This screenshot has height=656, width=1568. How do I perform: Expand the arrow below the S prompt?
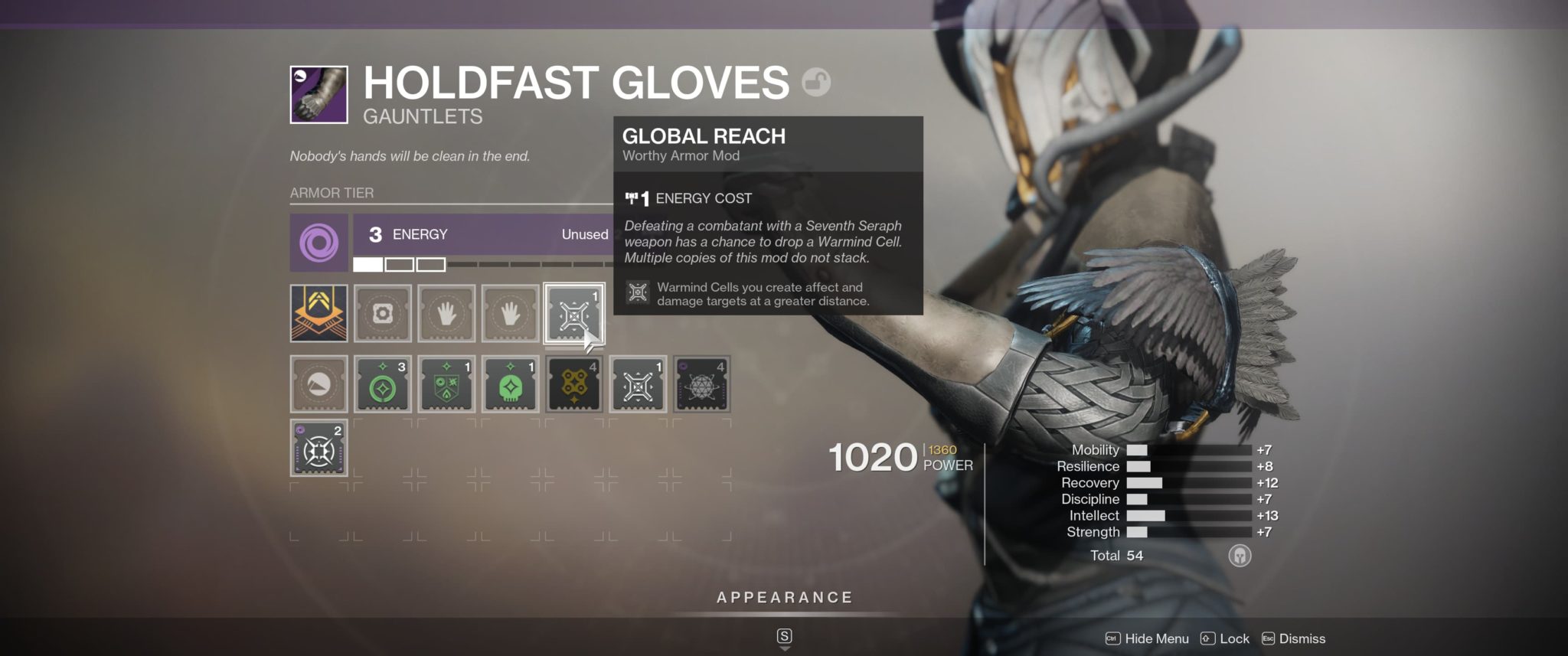coord(784,647)
